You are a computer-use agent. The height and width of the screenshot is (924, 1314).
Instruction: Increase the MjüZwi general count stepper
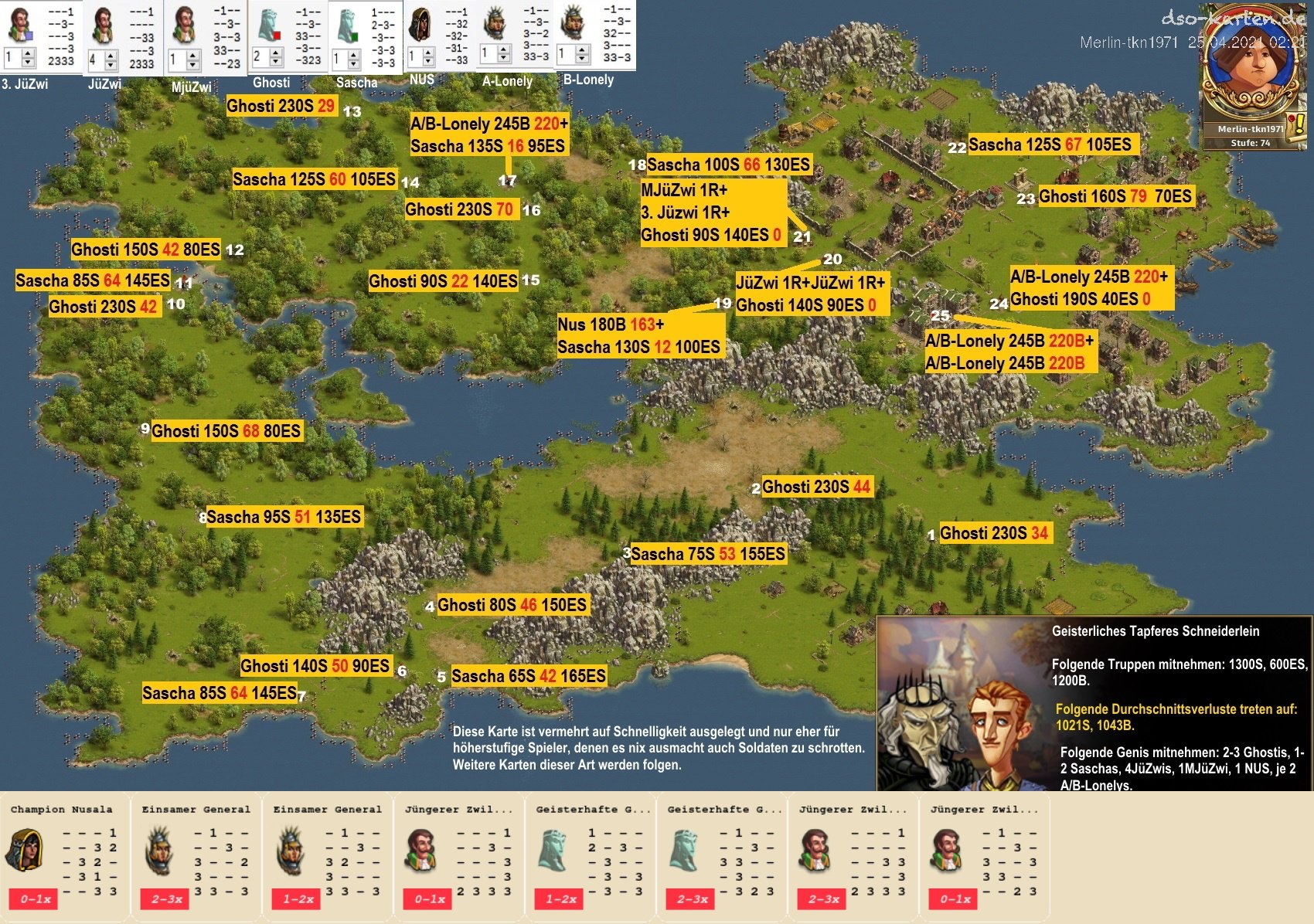pos(193,54)
